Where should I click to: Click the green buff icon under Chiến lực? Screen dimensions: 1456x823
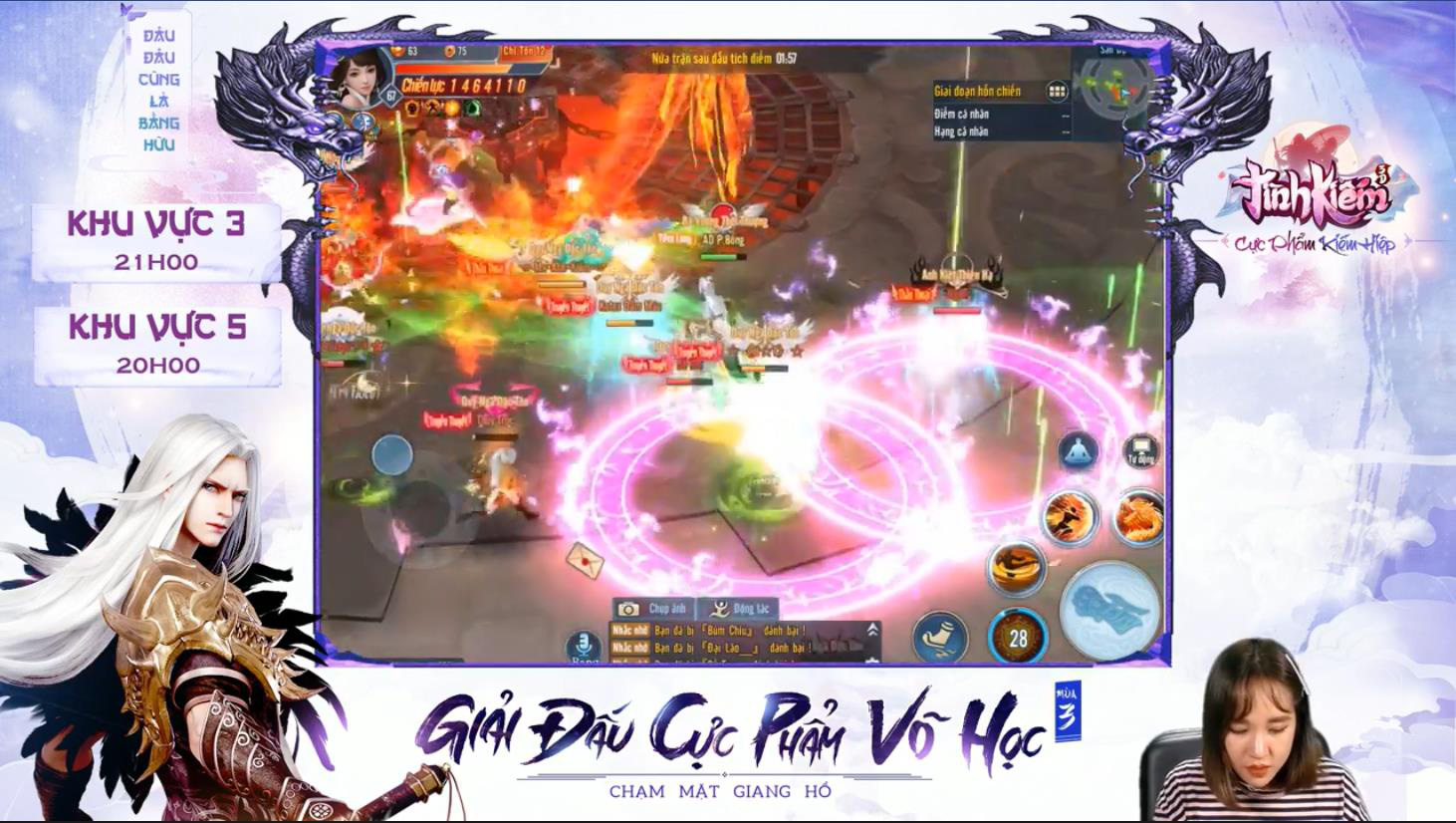pos(472,108)
